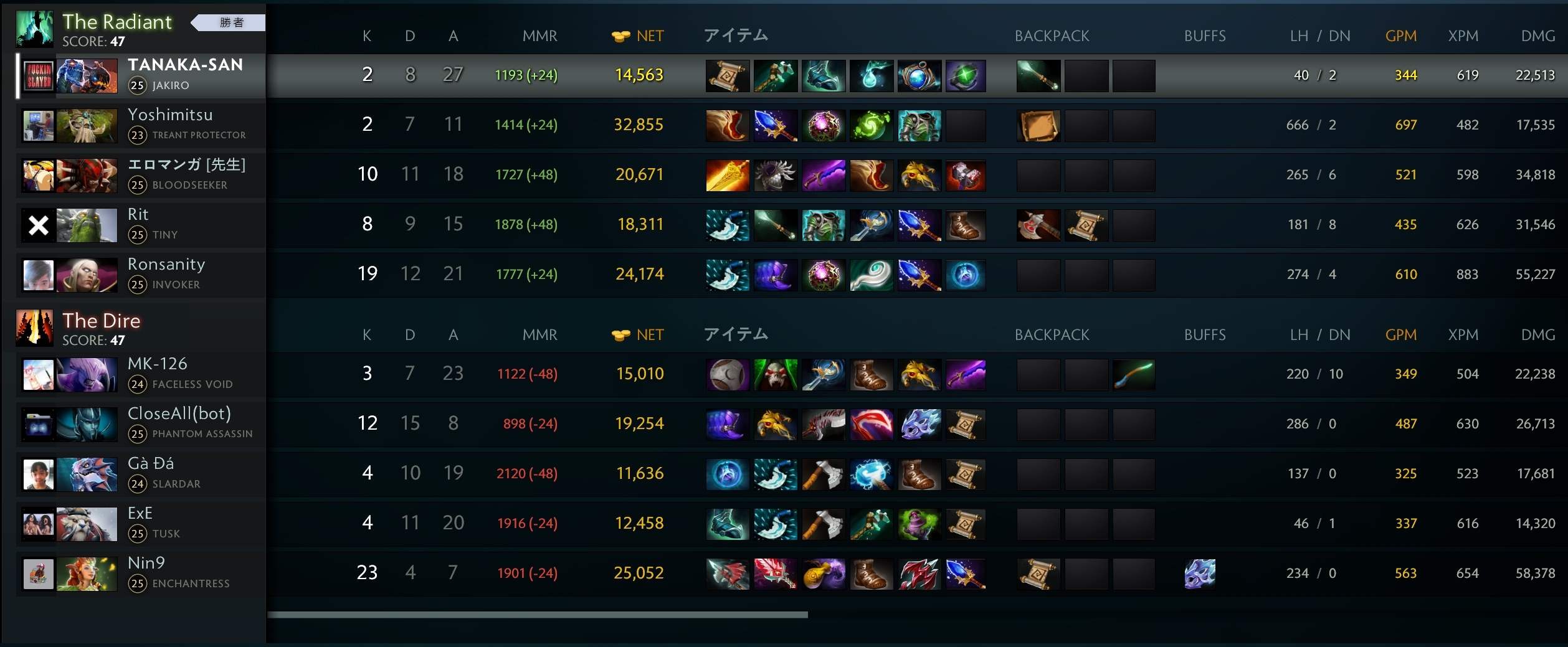Click the Dire team logo
This screenshot has width=1568, height=647.
(36, 327)
